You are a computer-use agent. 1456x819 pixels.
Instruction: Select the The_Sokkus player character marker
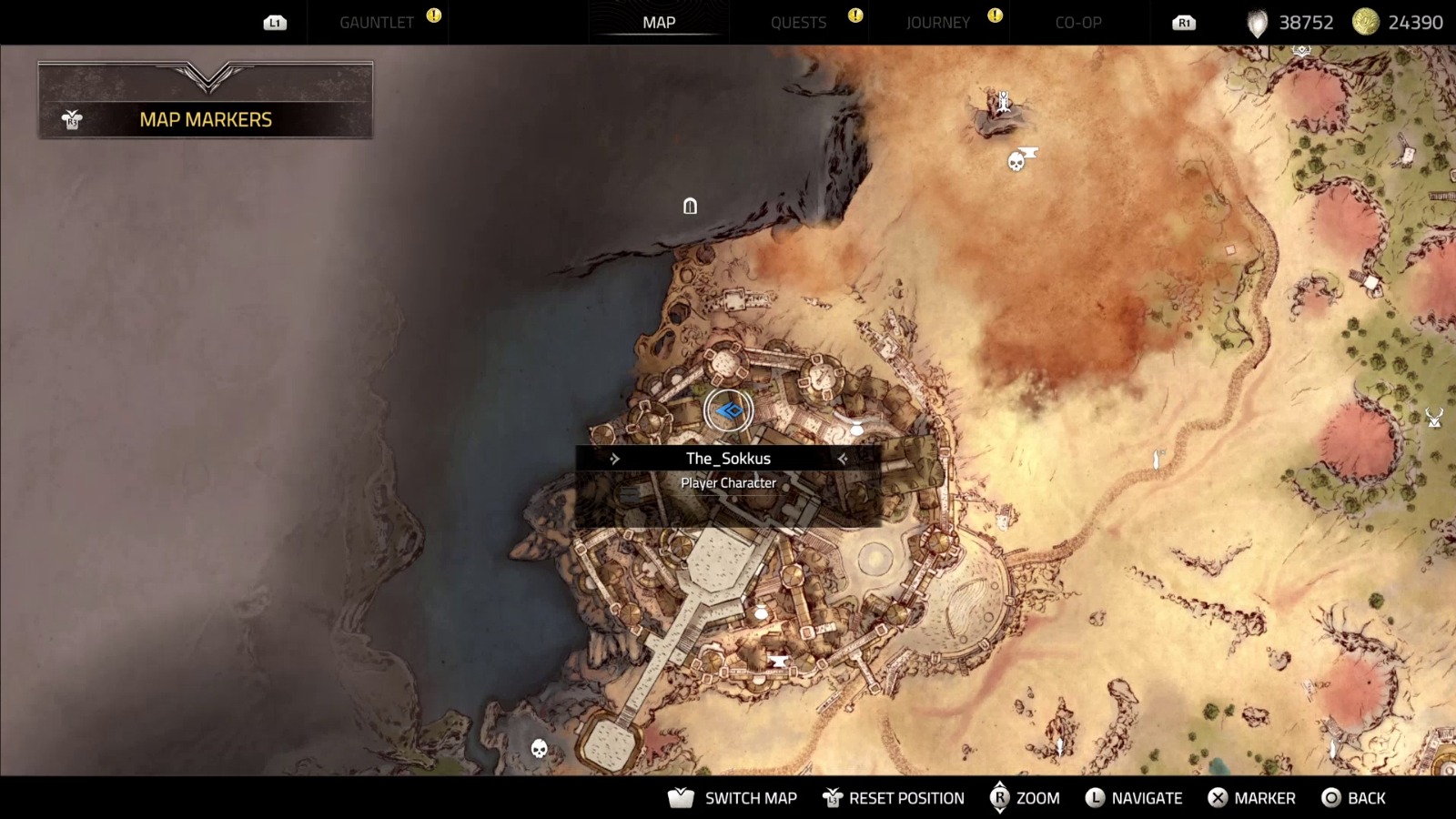click(x=728, y=411)
